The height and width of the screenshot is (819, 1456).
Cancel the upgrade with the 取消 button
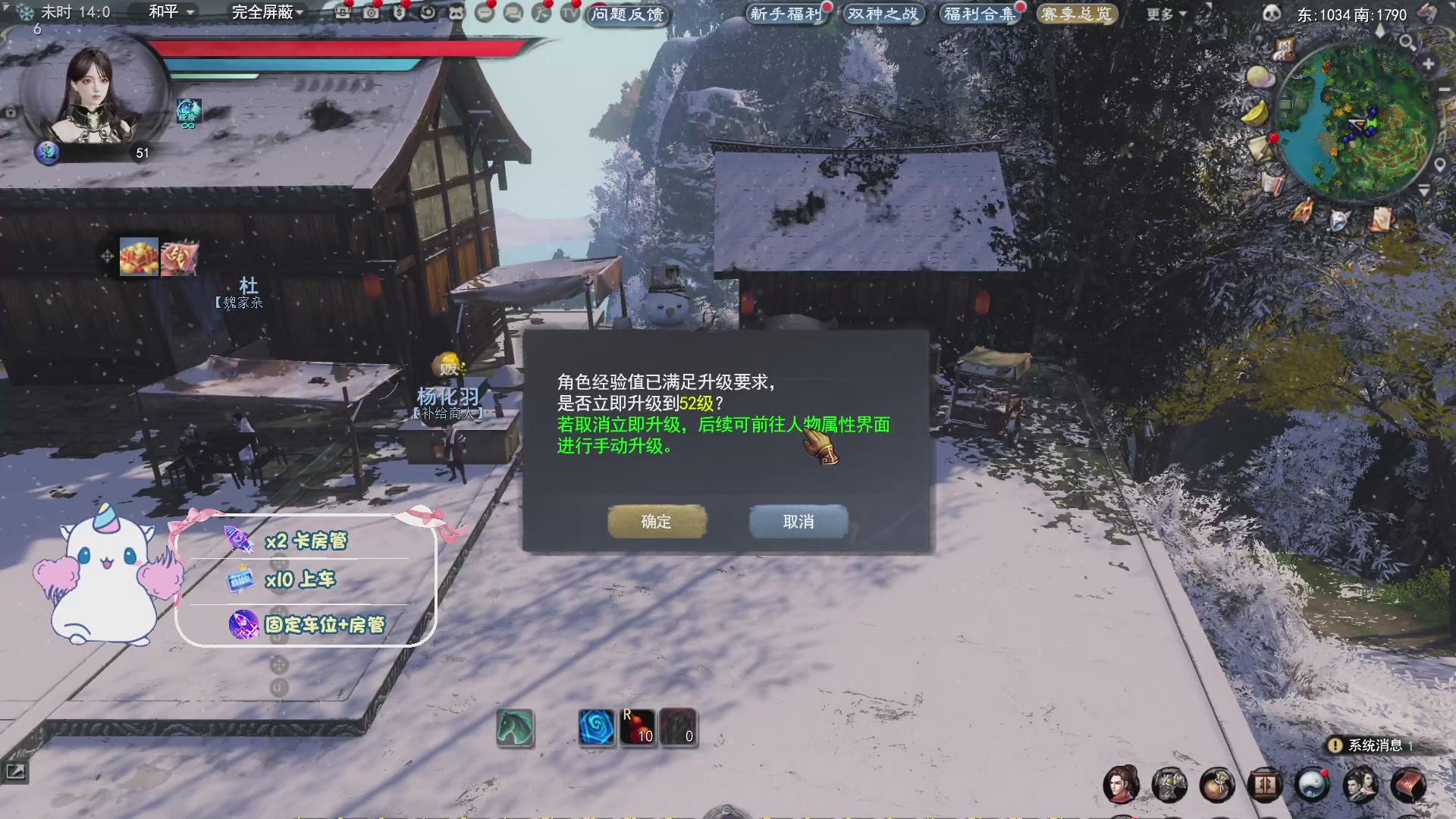(x=798, y=522)
